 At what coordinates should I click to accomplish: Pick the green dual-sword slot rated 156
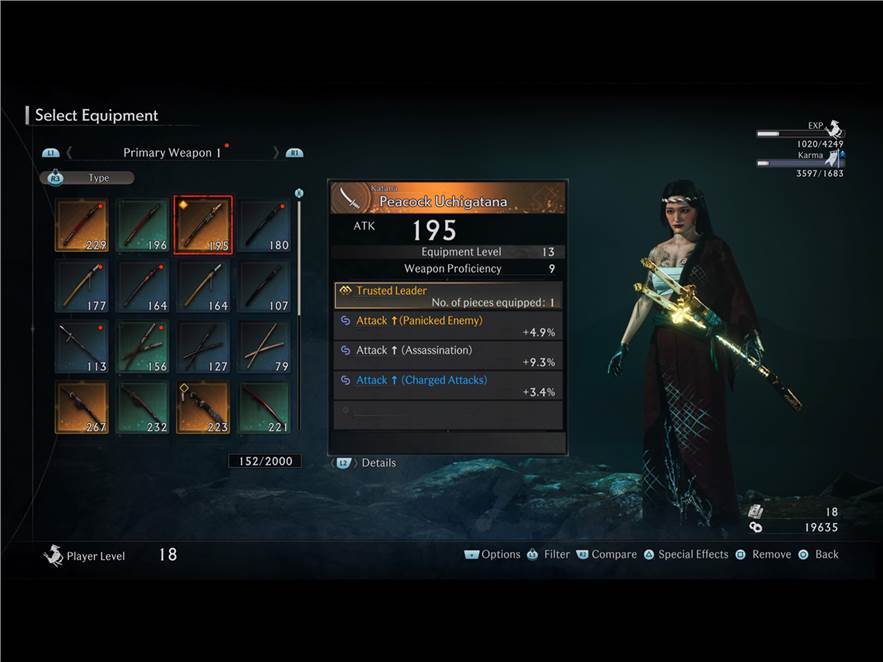coord(143,346)
